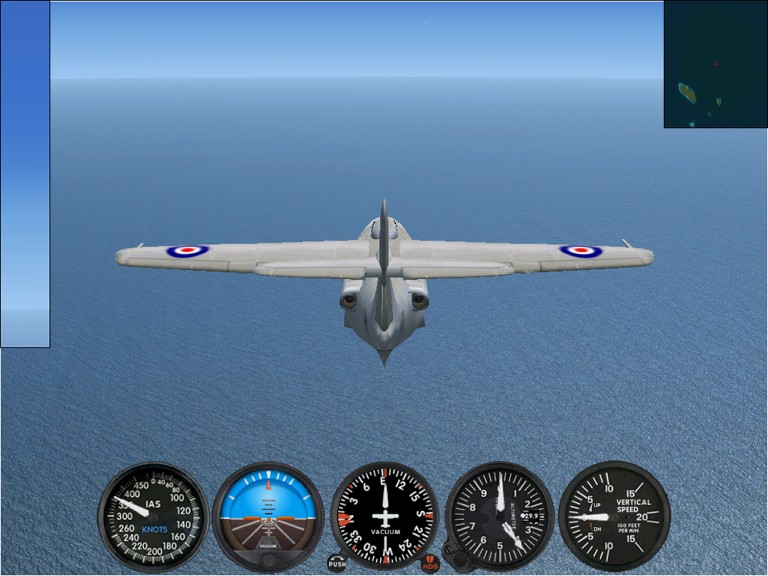This screenshot has width=768, height=576.
Task: Click the attitude indicator adjustment knob
Action: click(x=268, y=560)
